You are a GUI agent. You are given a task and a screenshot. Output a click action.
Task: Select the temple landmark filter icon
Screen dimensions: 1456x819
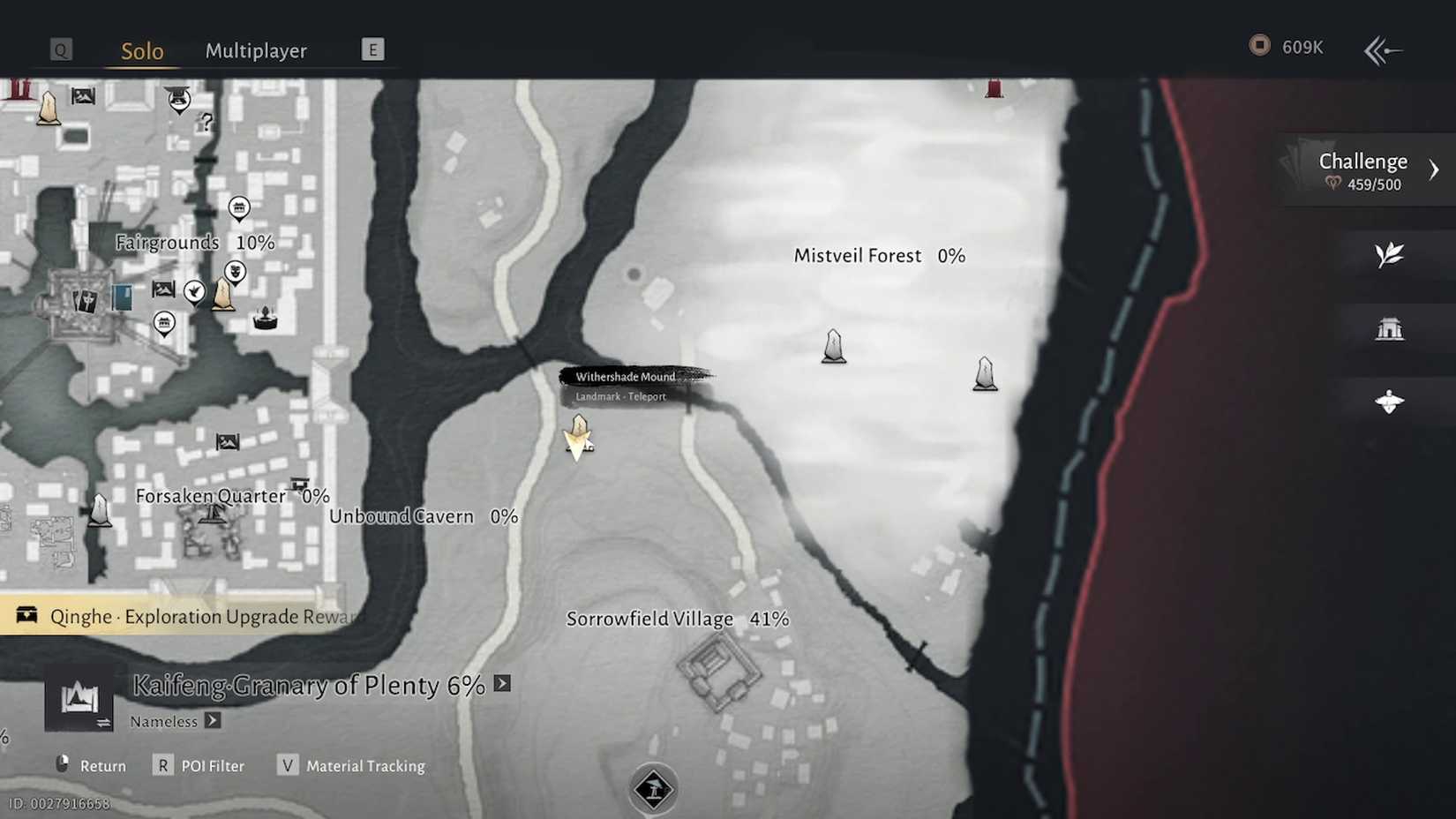click(1390, 328)
